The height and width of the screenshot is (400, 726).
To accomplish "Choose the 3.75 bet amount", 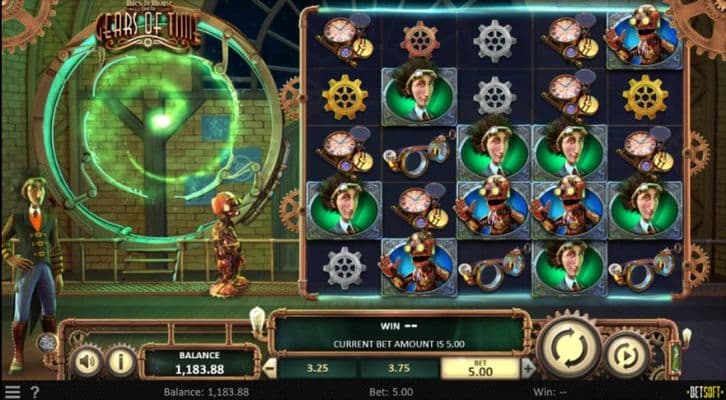I will click(397, 367).
